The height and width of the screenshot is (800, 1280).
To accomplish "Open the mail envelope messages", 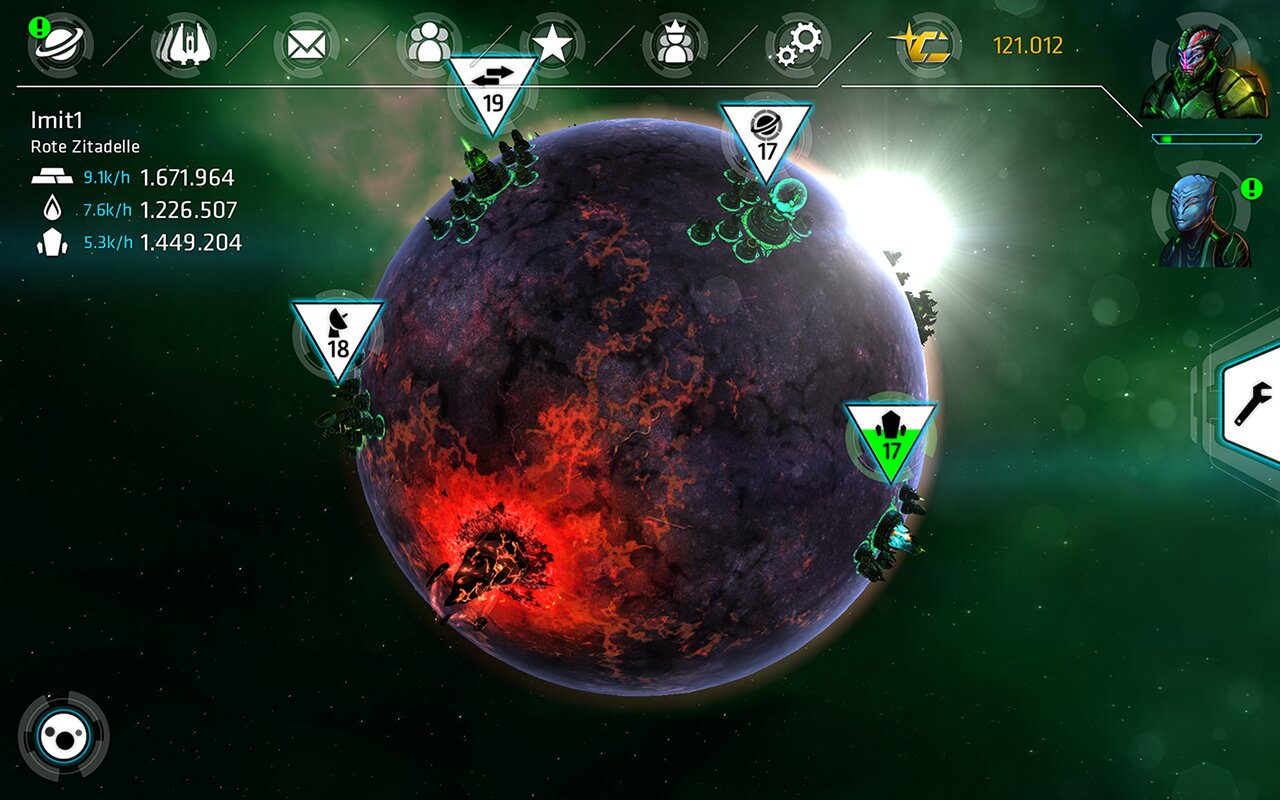I will coord(307,45).
